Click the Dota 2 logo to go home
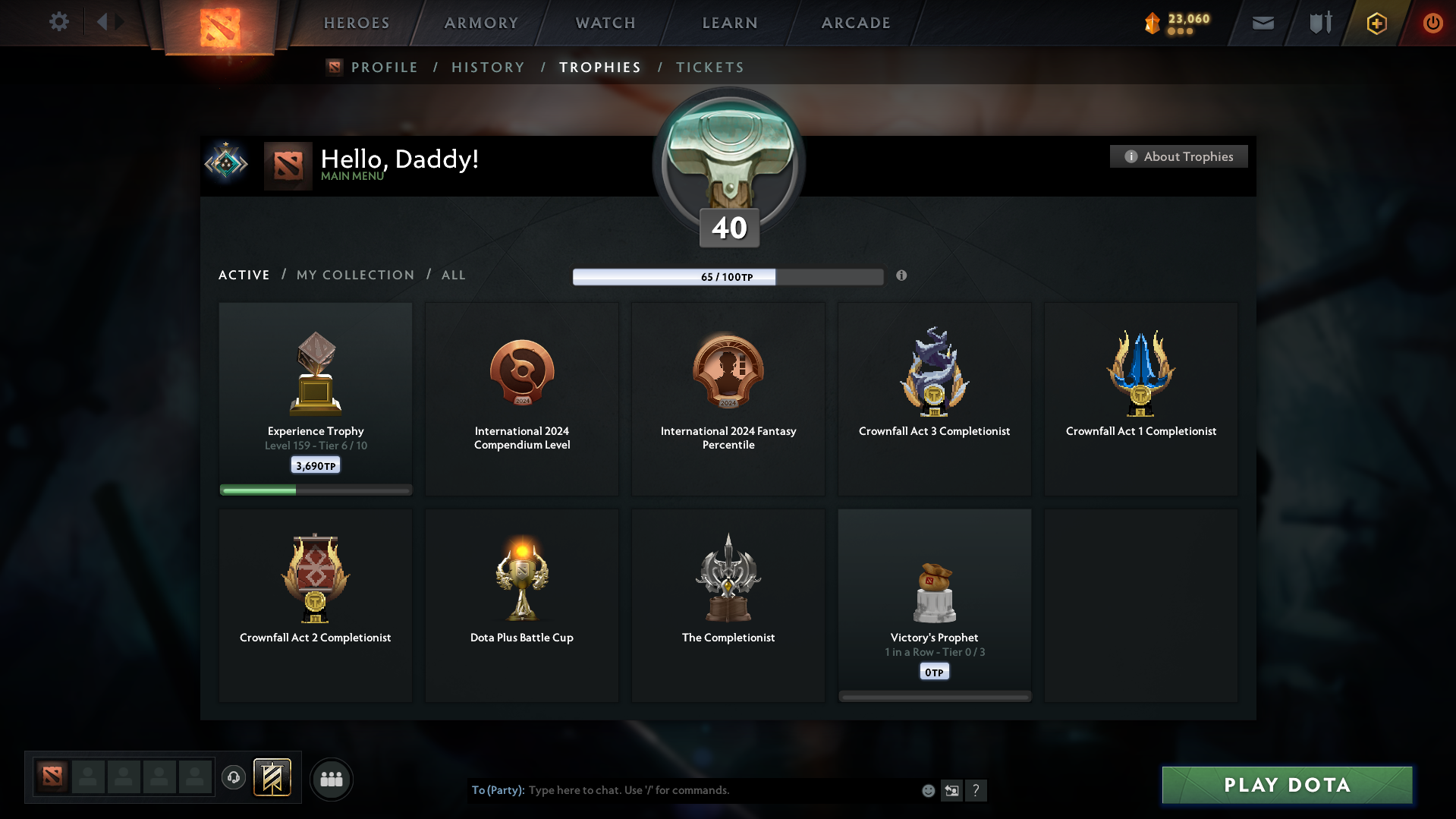Image resolution: width=1456 pixels, height=819 pixels. 219,23
